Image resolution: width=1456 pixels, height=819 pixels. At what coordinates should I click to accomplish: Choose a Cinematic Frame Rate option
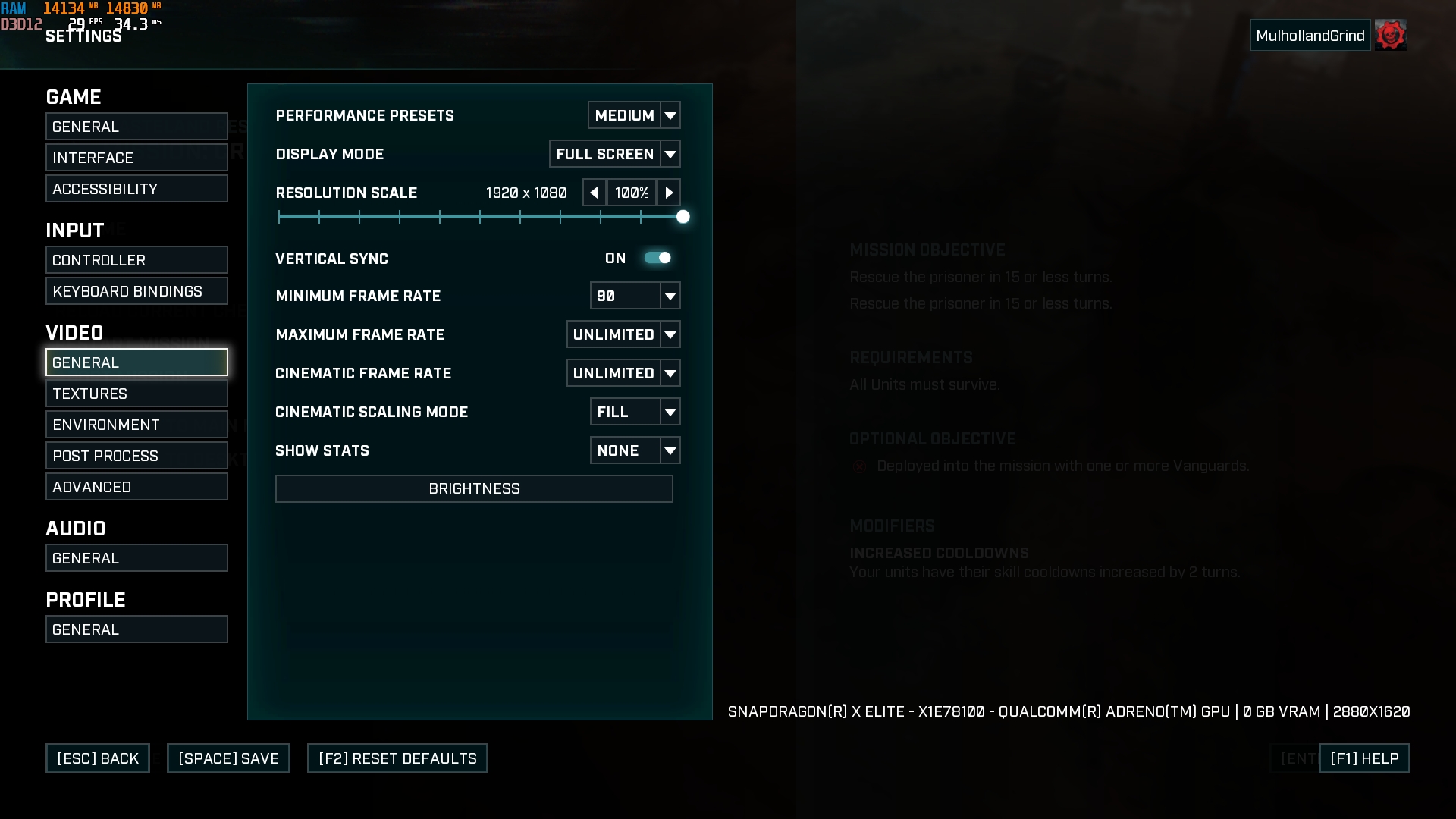pyautogui.click(x=623, y=373)
